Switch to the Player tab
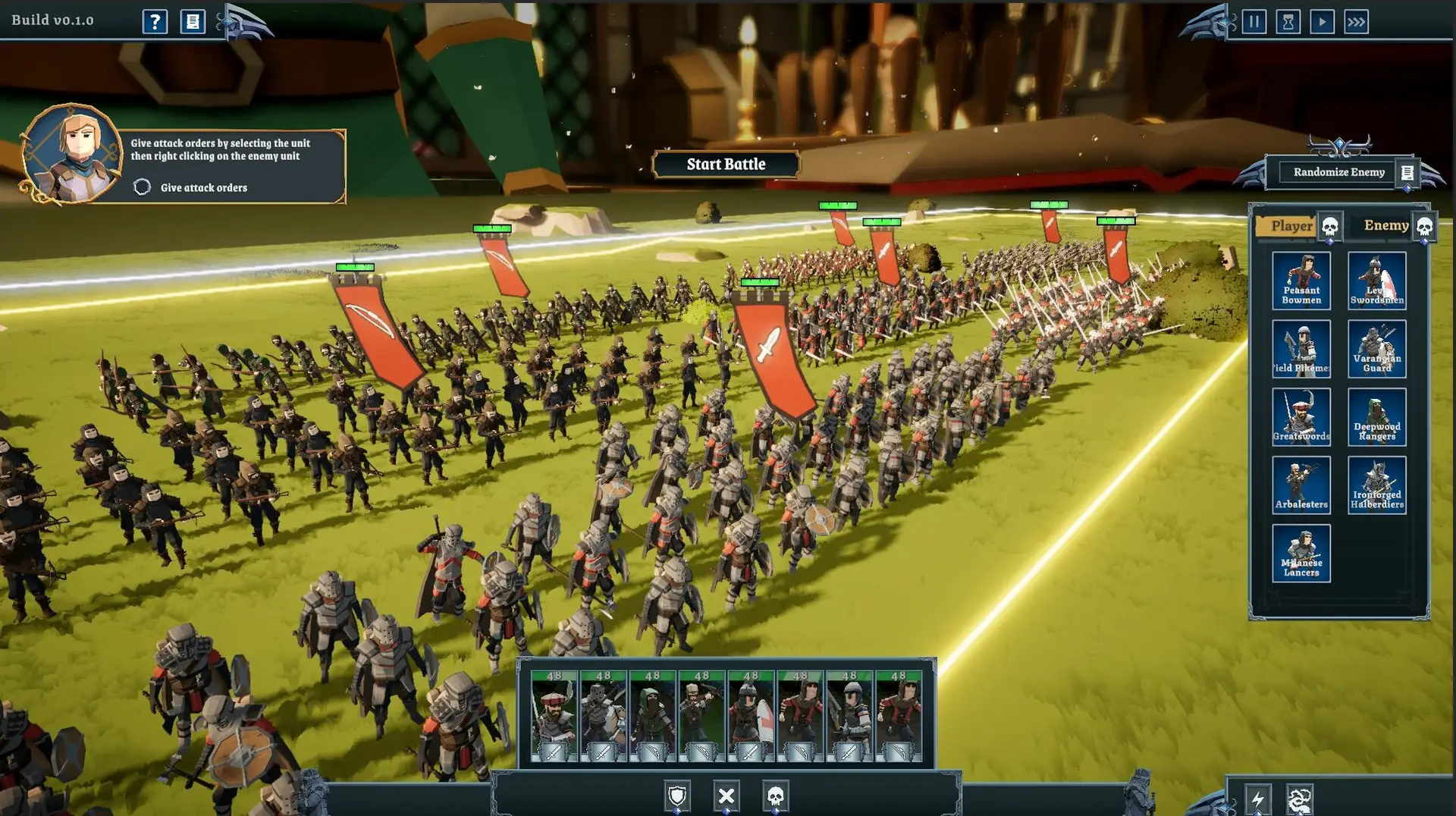Screen dimensions: 1456x816 tap(1291, 226)
